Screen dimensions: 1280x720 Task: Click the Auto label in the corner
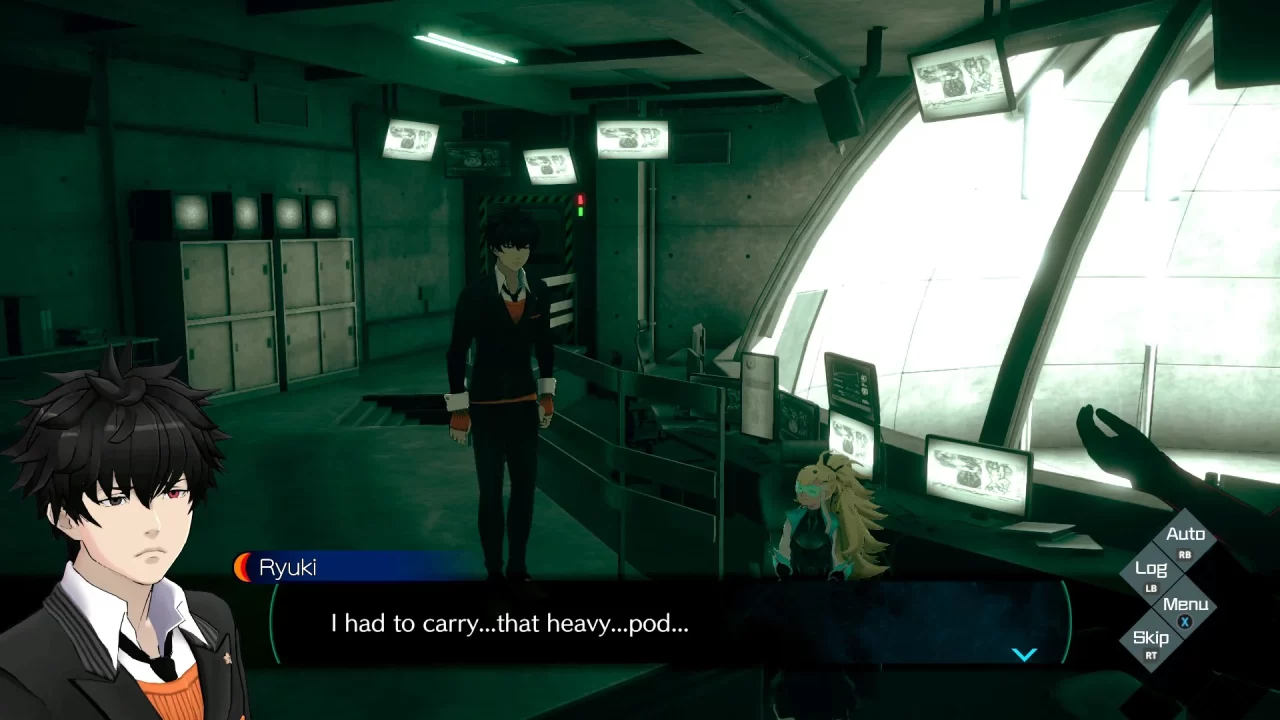[1187, 534]
